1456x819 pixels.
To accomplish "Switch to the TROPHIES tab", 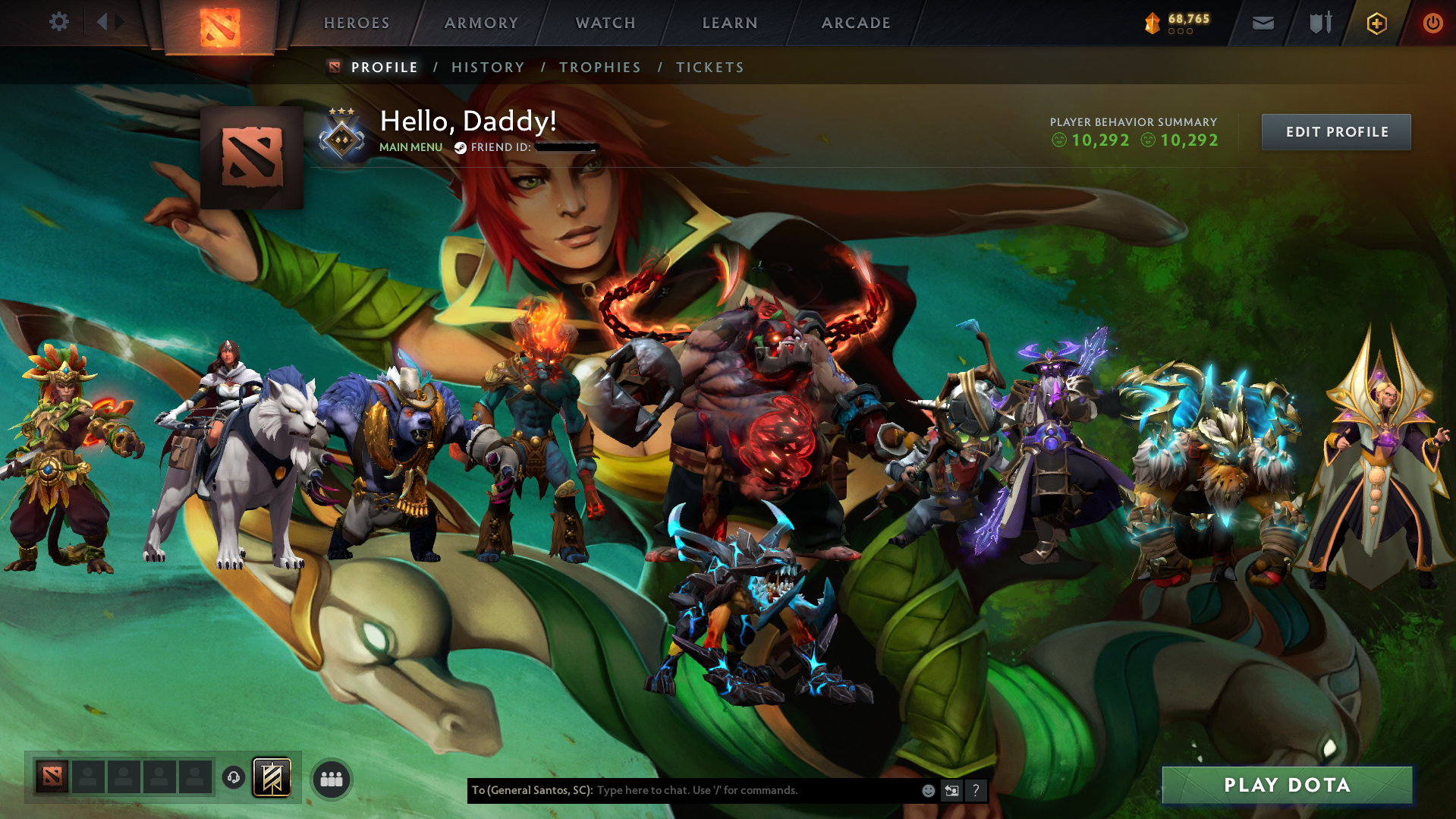I will [x=599, y=67].
